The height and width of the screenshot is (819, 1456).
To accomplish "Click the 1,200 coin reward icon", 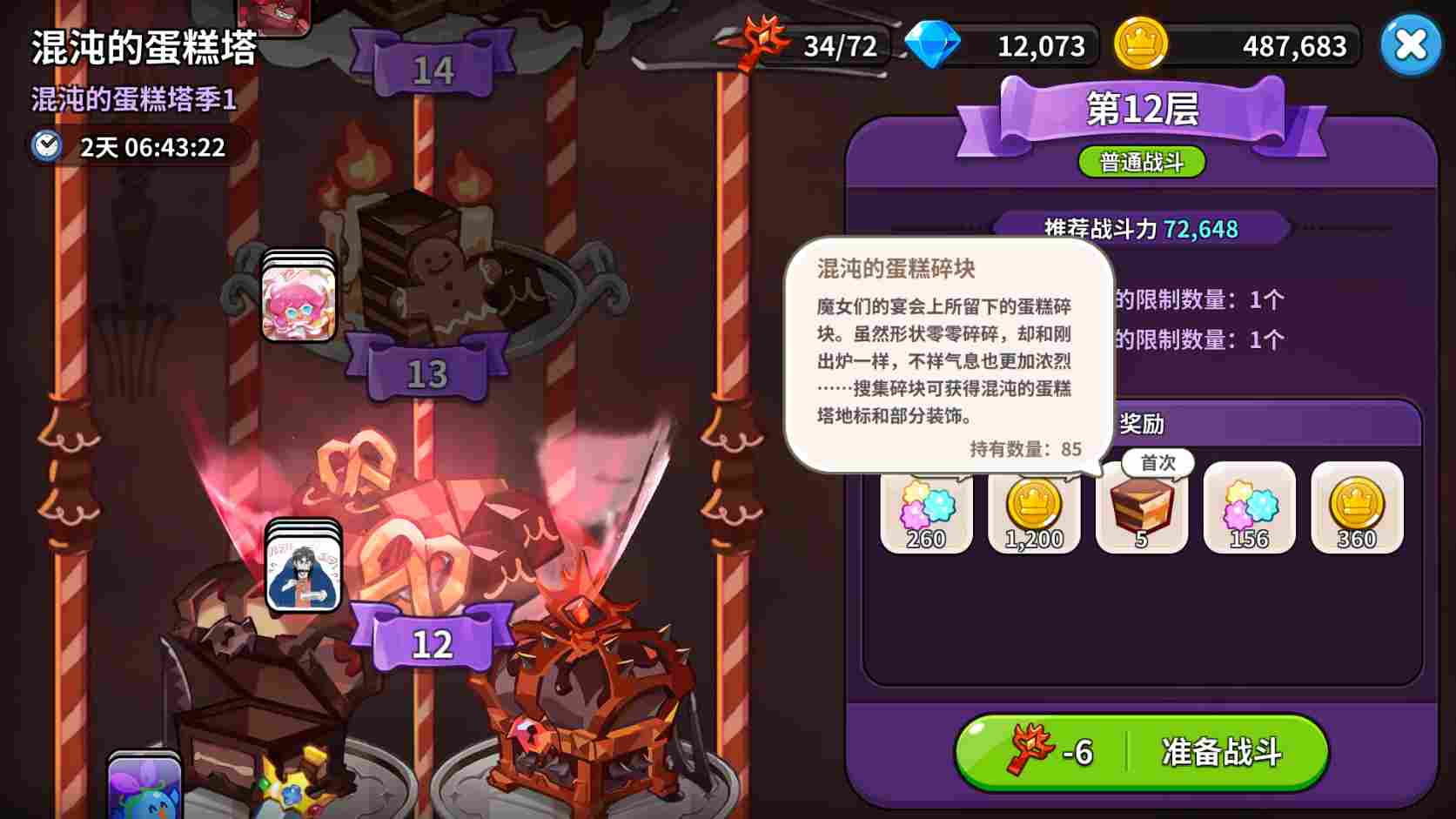I will (x=1034, y=509).
